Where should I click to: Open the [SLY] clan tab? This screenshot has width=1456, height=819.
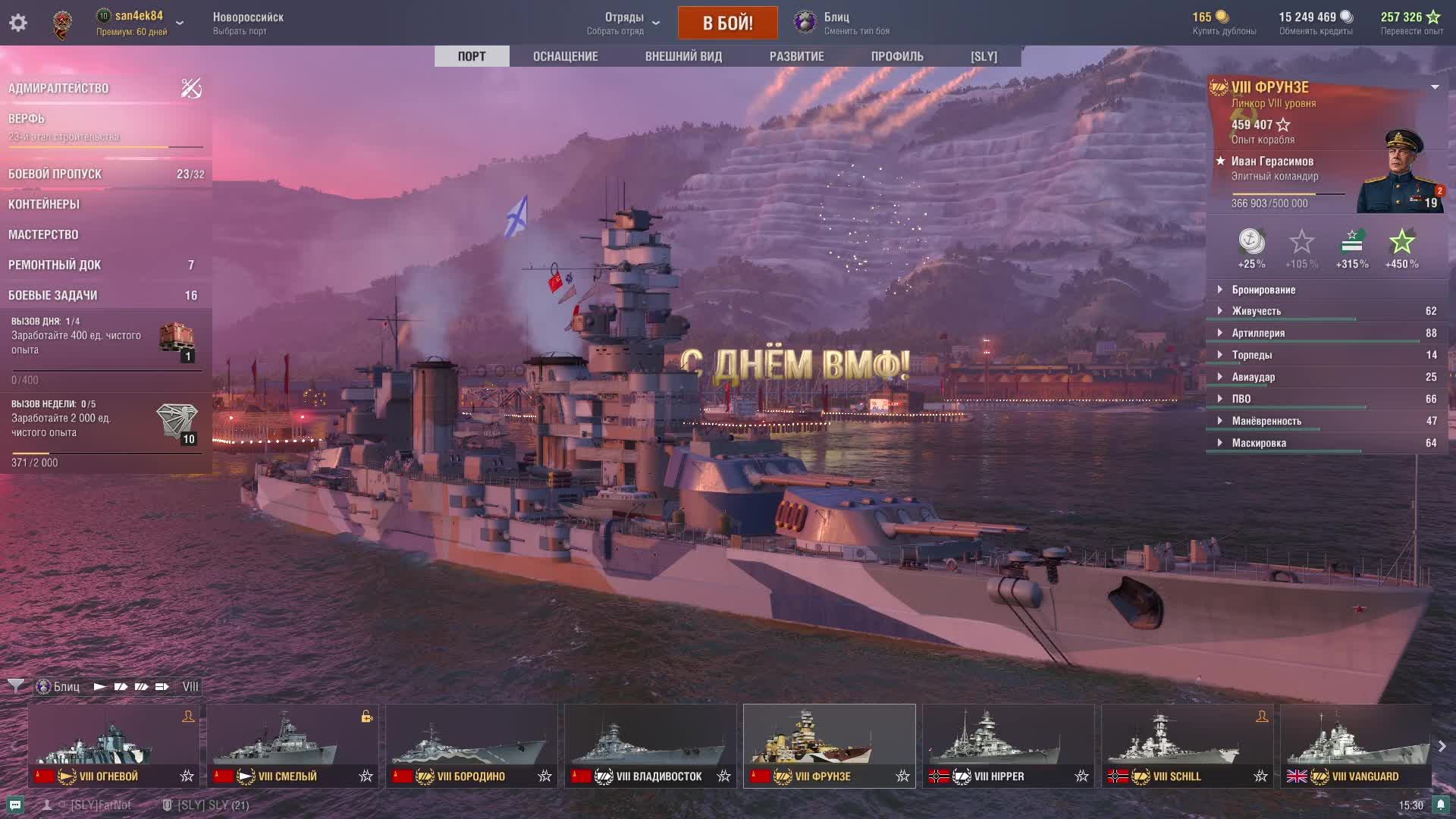coord(984,56)
